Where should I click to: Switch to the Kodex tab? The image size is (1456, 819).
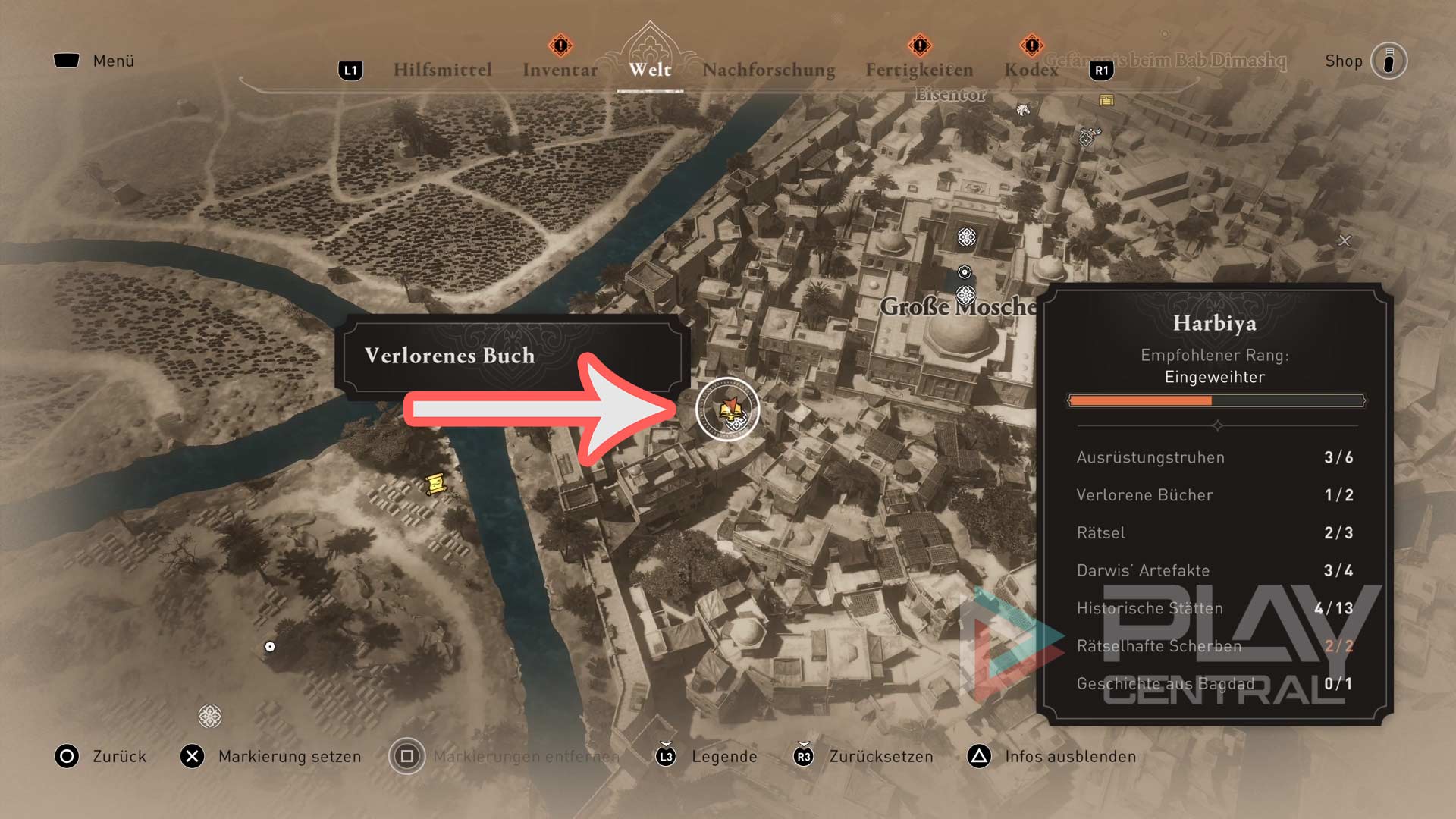coord(1031,70)
